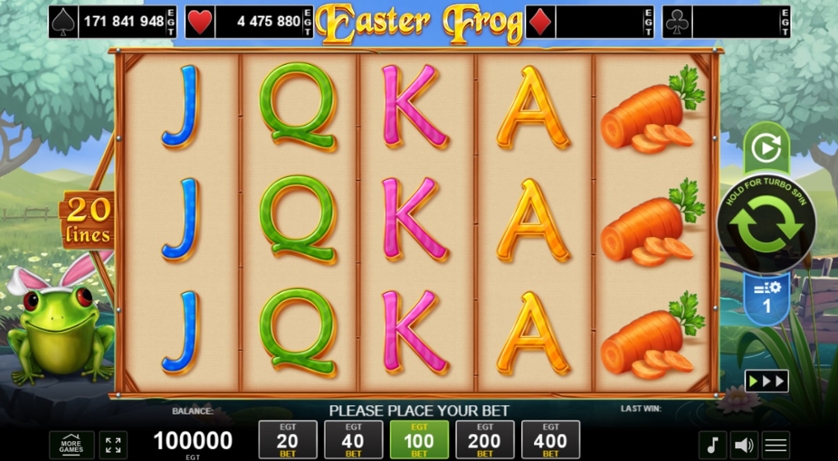Image resolution: width=838 pixels, height=461 pixels.
Task: Mute the sound with the speaker icon
Action: (744, 445)
